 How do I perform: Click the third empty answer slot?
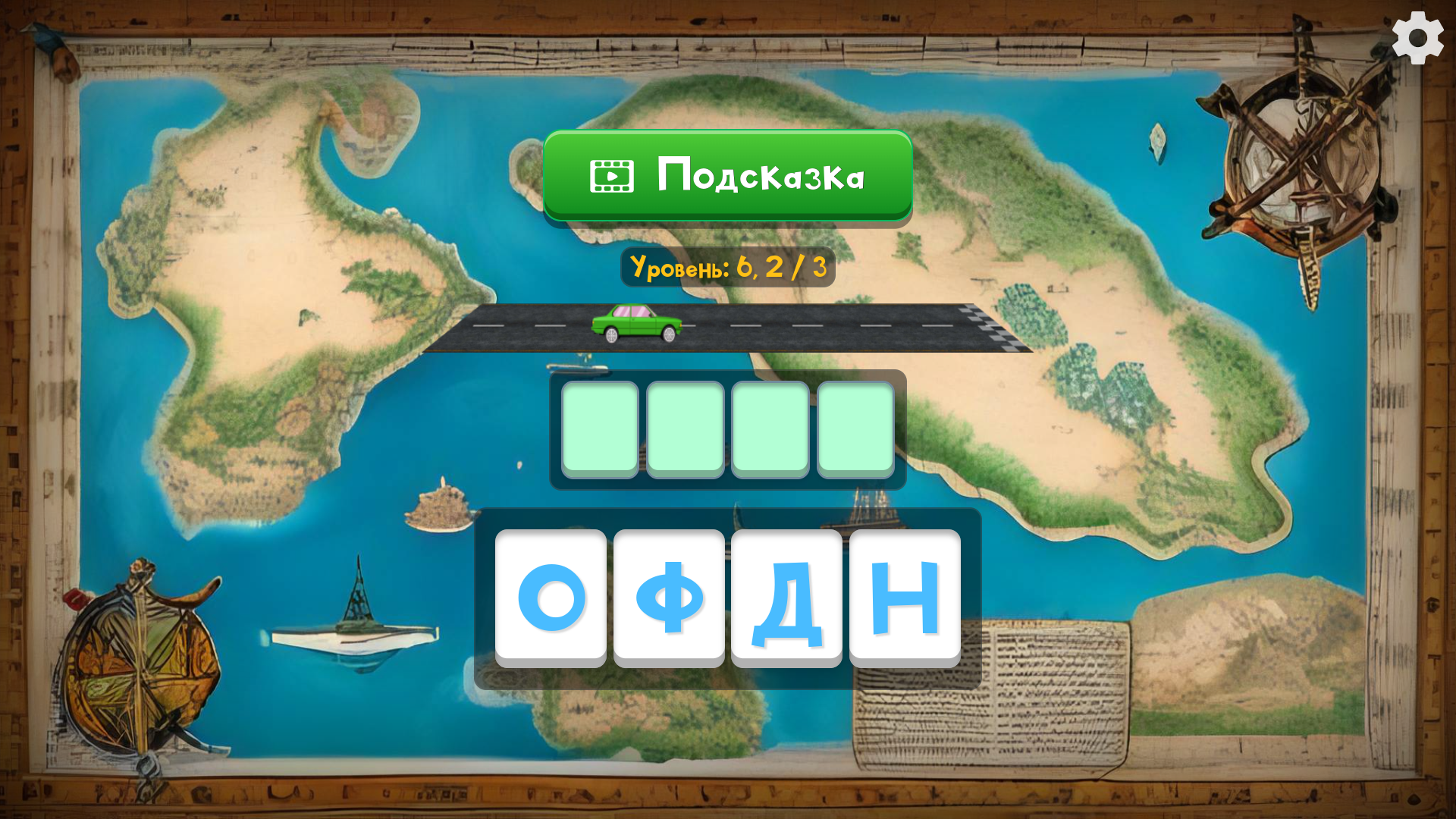tap(771, 430)
